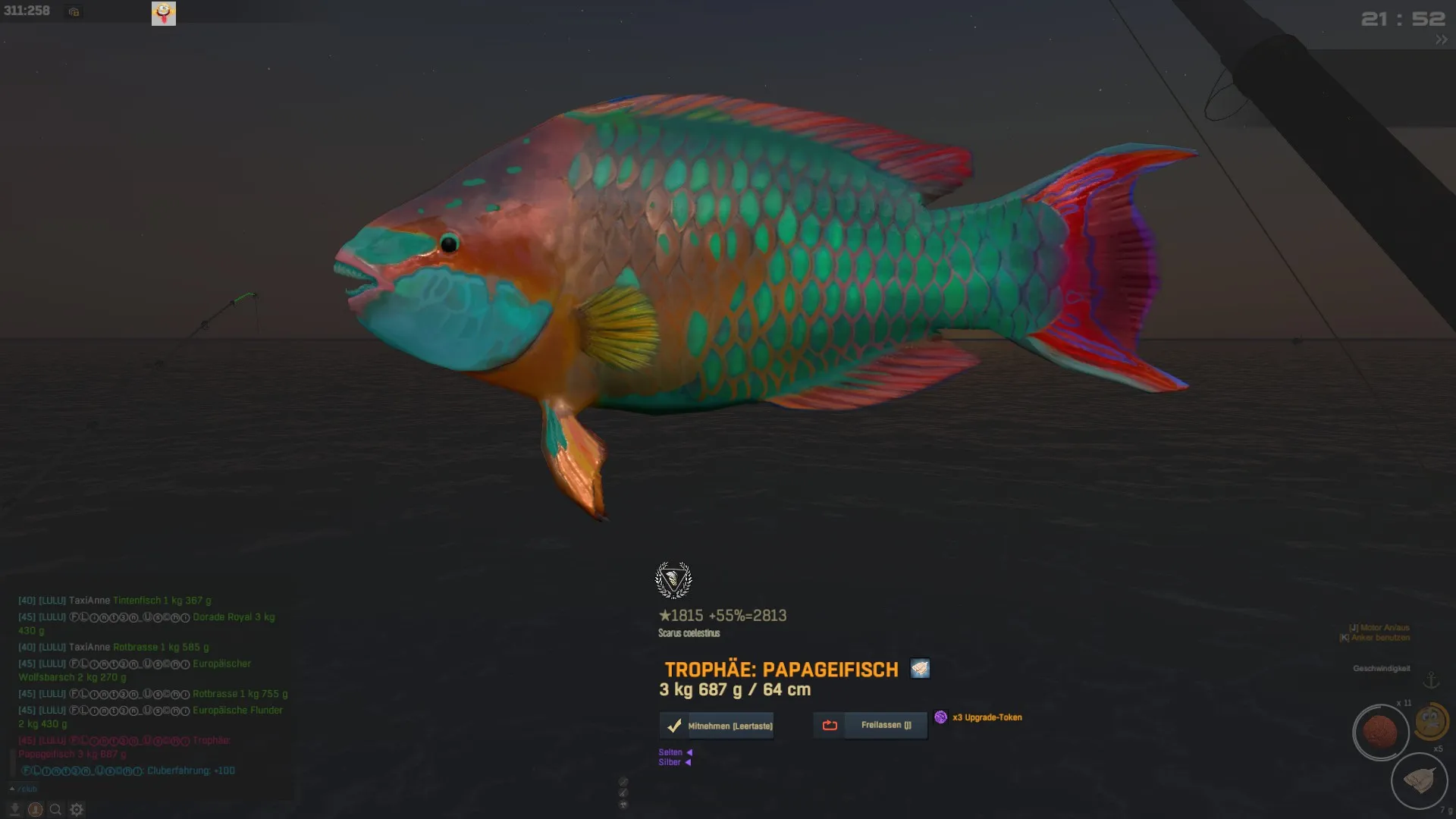Viewport: 1456px width, 819px height.
Task: Toggle the anchor icon
Action: point(1431,680)
